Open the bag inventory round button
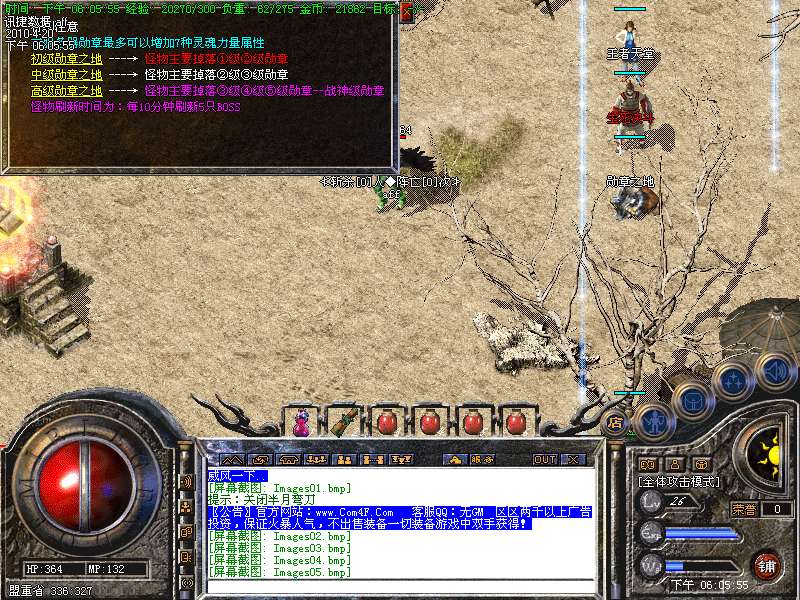This screenshot has height=600, width=800. pyautogui.click(x=691, y=400)
